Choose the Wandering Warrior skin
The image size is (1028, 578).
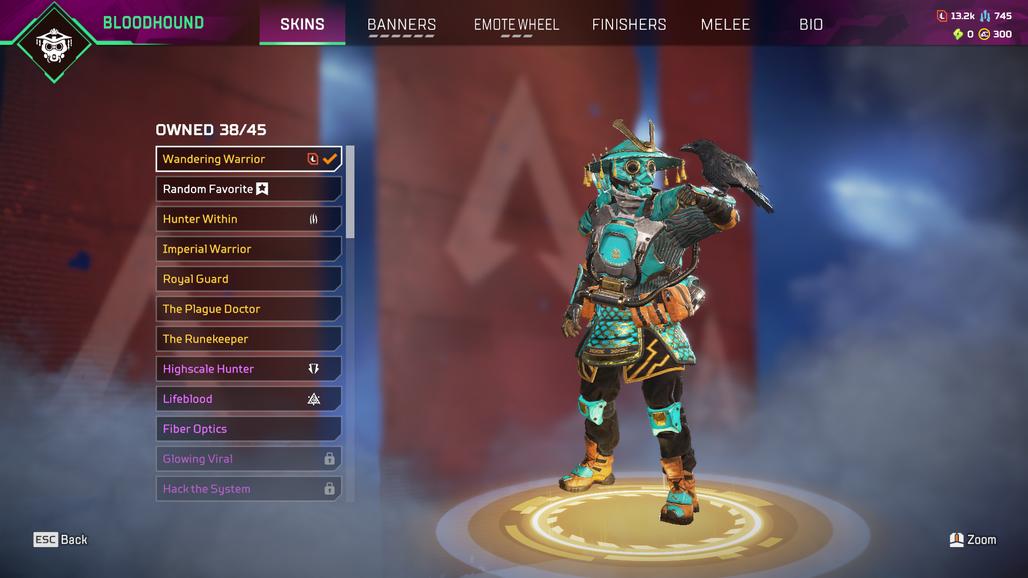pos(249,159)
